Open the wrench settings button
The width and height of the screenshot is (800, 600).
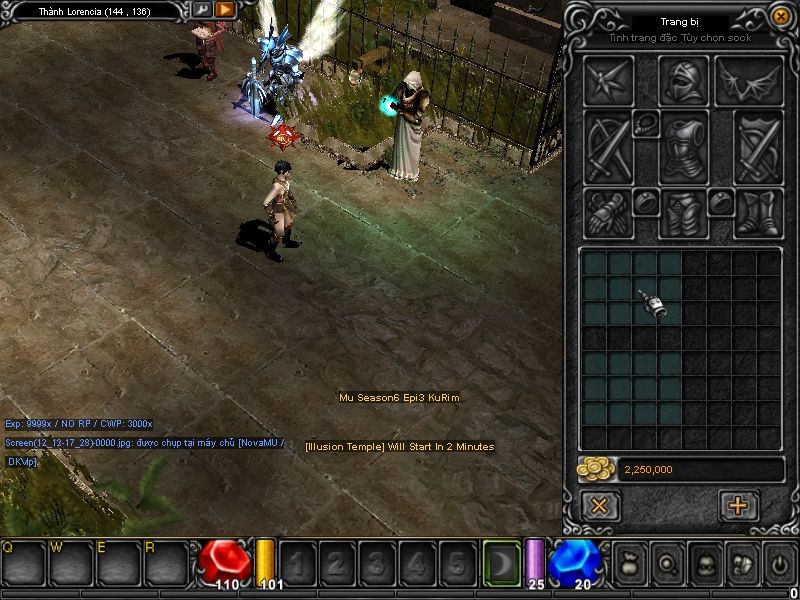(202, 10)
